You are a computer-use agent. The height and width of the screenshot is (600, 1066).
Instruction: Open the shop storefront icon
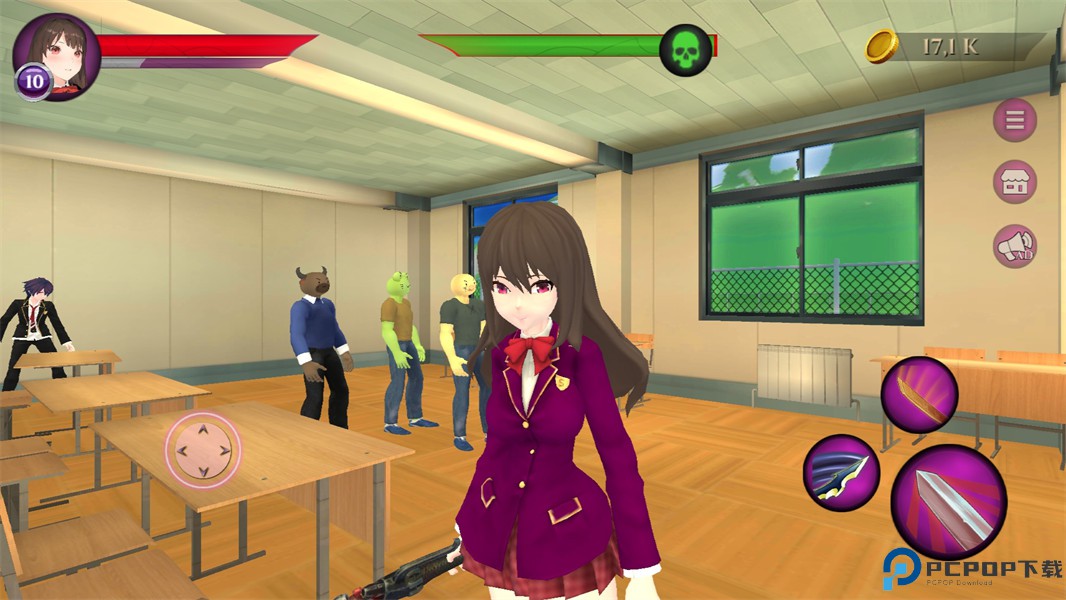1014,183
